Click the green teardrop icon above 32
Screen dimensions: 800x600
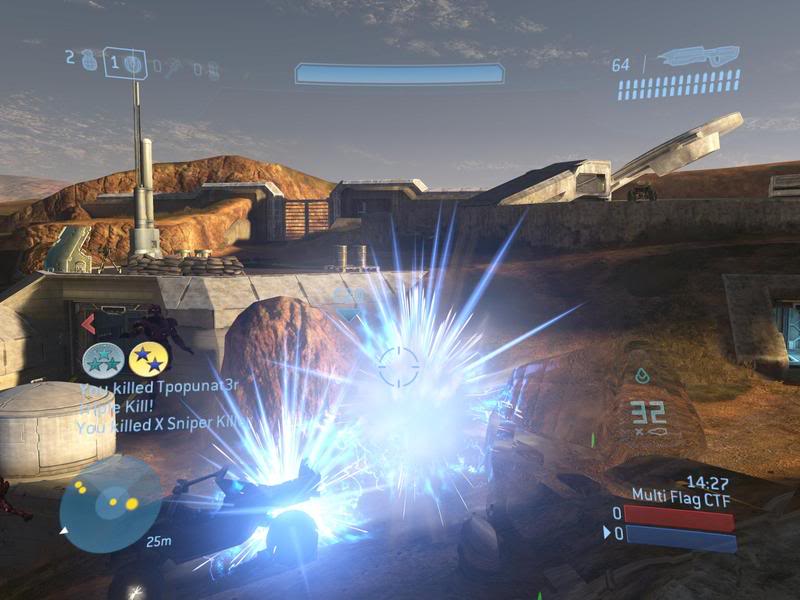pos(643,377)
